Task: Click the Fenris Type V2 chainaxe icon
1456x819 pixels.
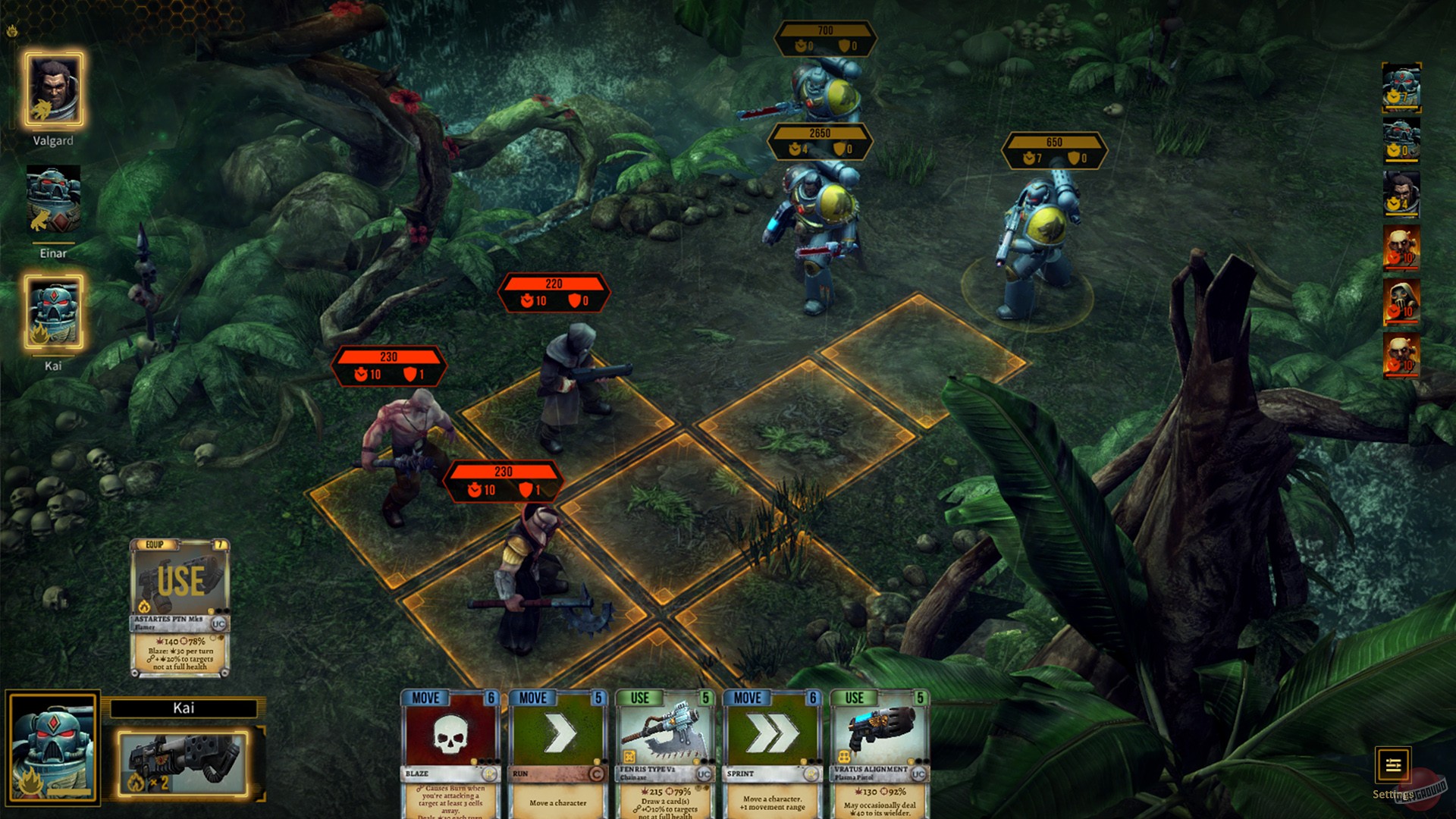Action: coord(665,732)
